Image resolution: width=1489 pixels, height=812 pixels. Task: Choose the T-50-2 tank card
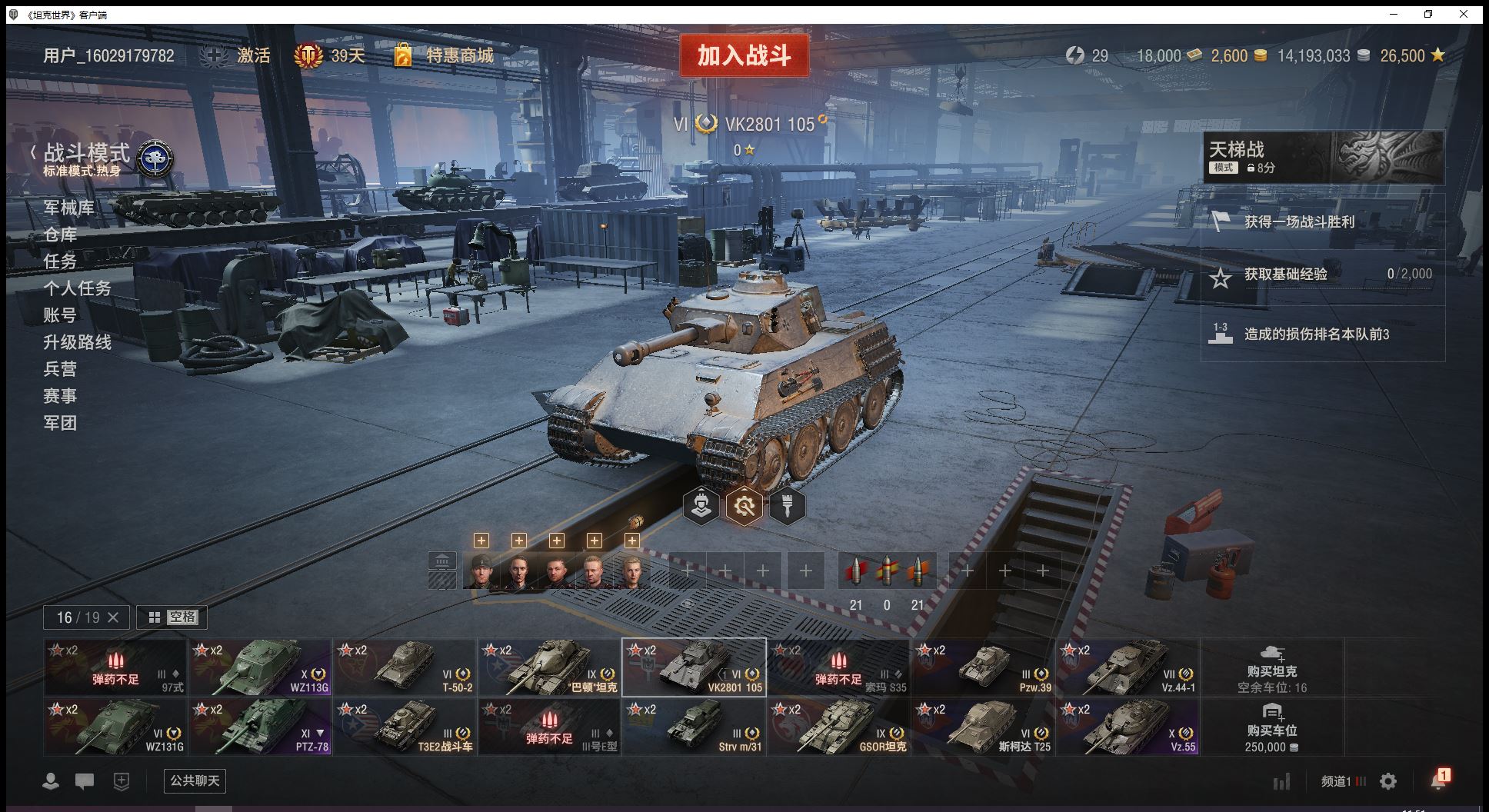tap(405, 667)
